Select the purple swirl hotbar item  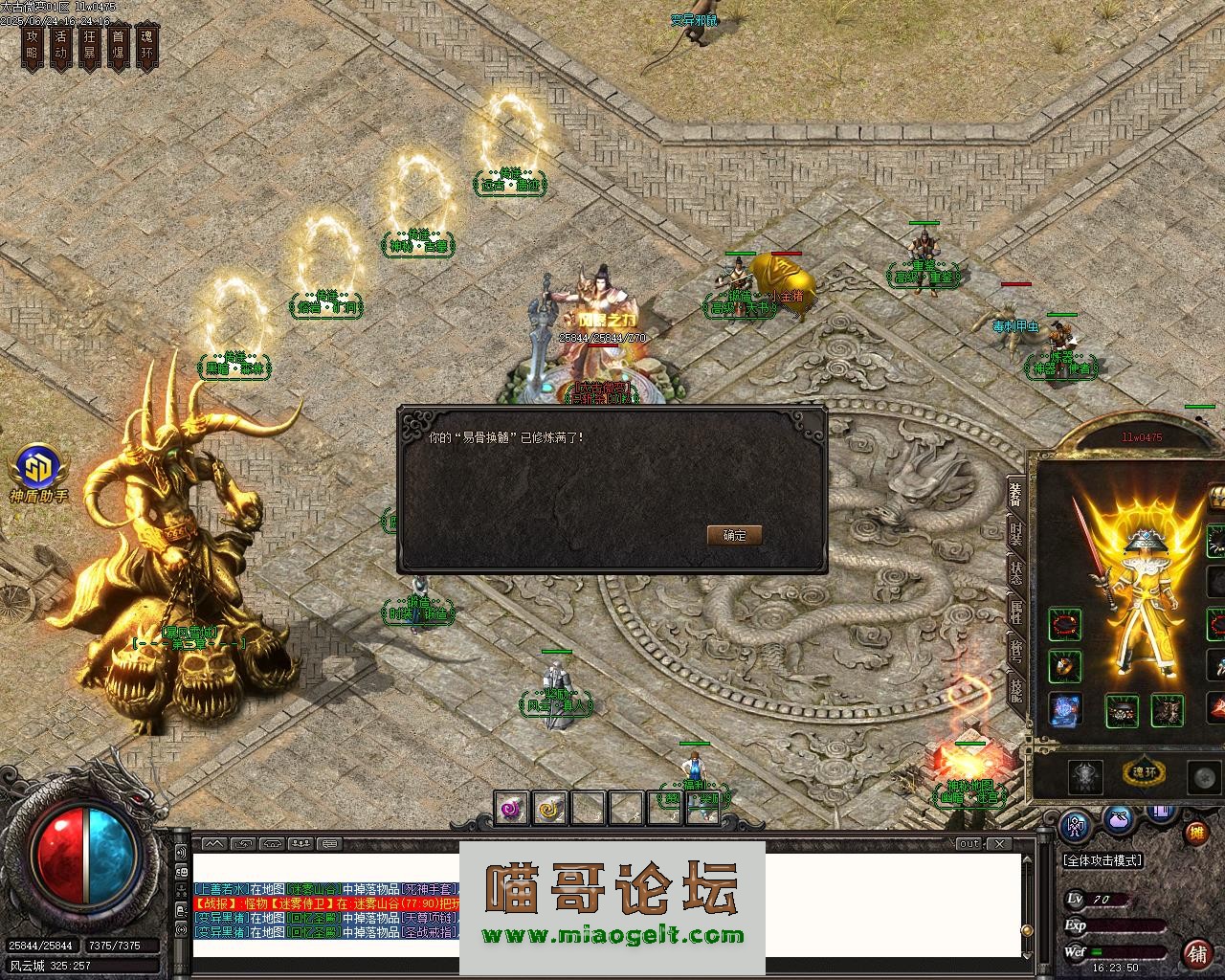(x=512, y=809)
